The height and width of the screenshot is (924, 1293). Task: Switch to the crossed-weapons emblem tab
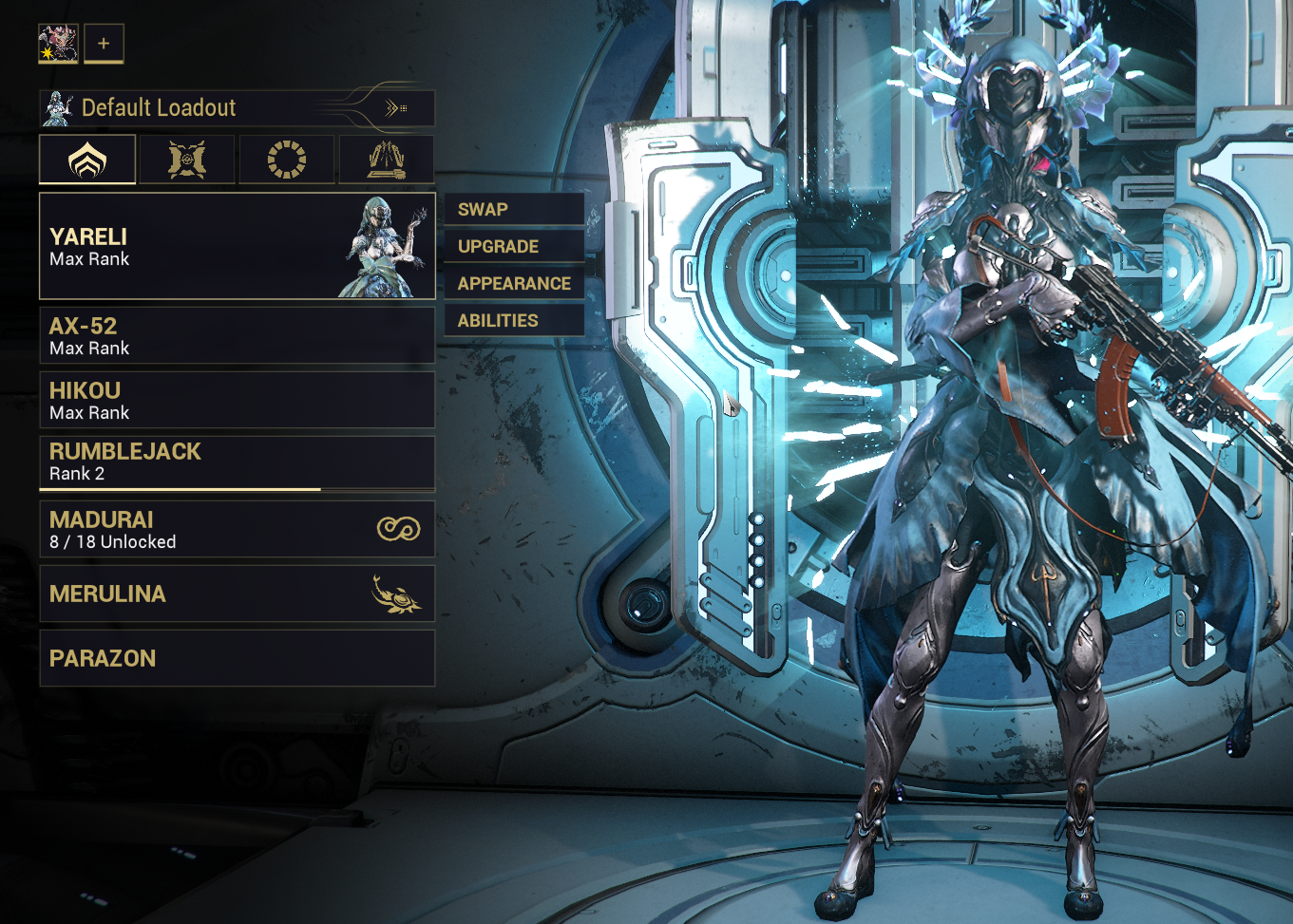(187, 160)
